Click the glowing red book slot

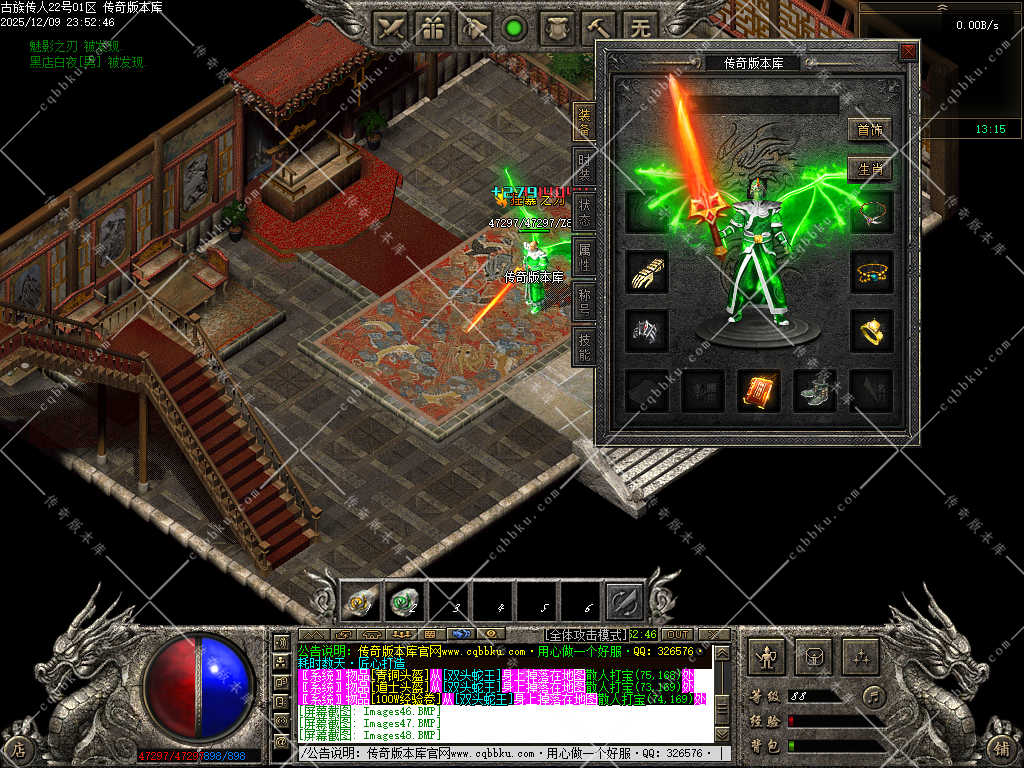pos(759,391)
